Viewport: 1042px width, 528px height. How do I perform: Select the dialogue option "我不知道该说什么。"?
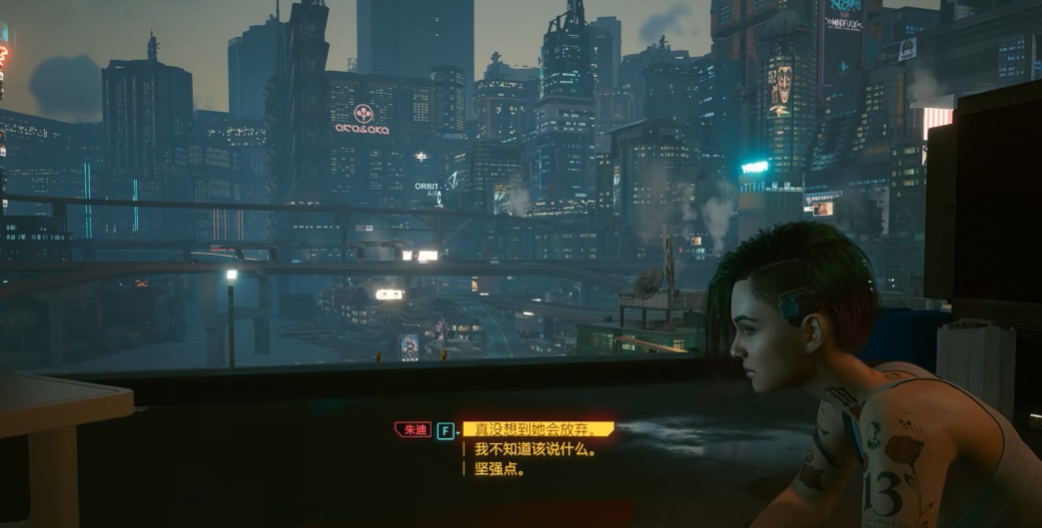(x=535, y=450)
